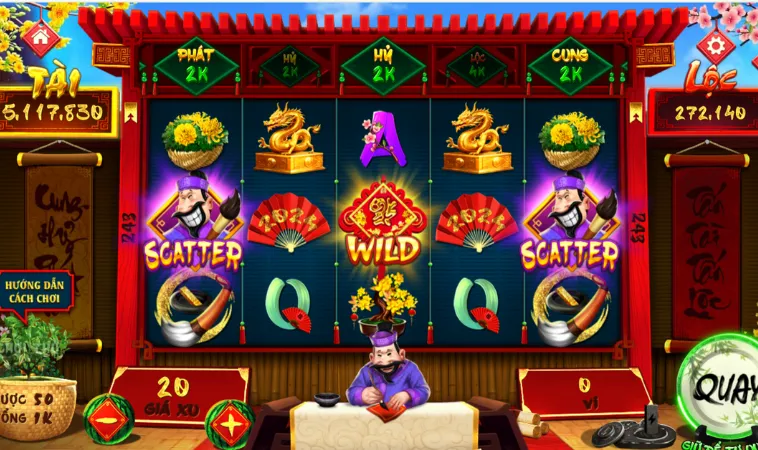Go to the home screen via house icon

click(x=39, y=37)
